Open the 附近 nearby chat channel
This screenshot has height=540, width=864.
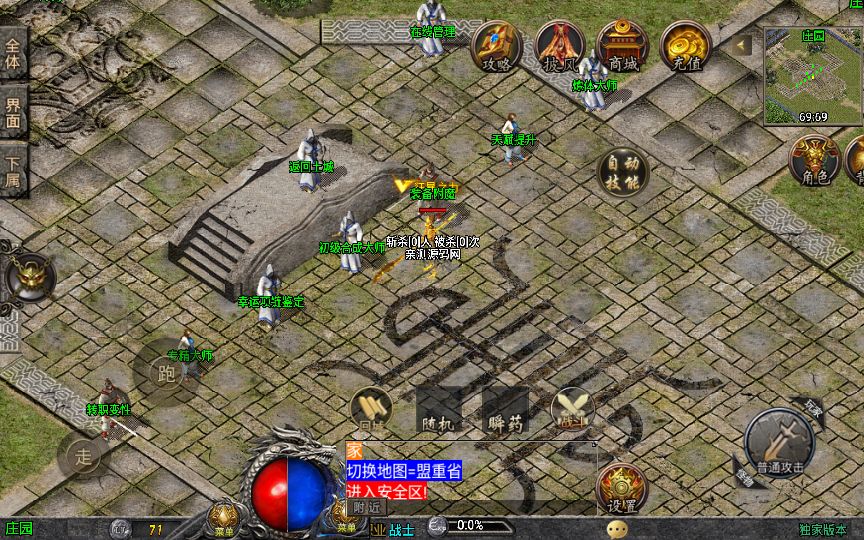[369, 507]
